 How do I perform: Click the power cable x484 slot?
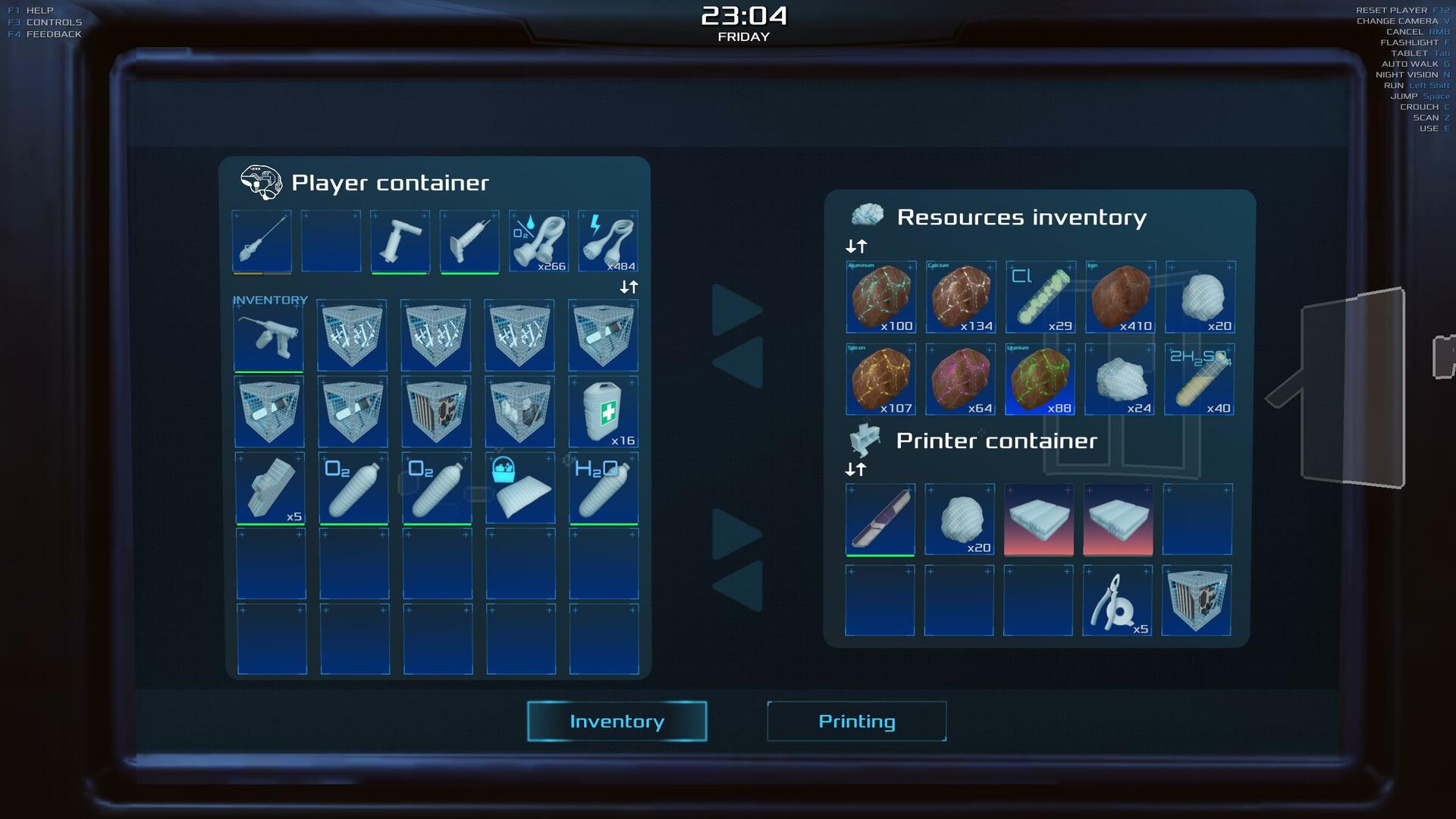pos(608,241)
